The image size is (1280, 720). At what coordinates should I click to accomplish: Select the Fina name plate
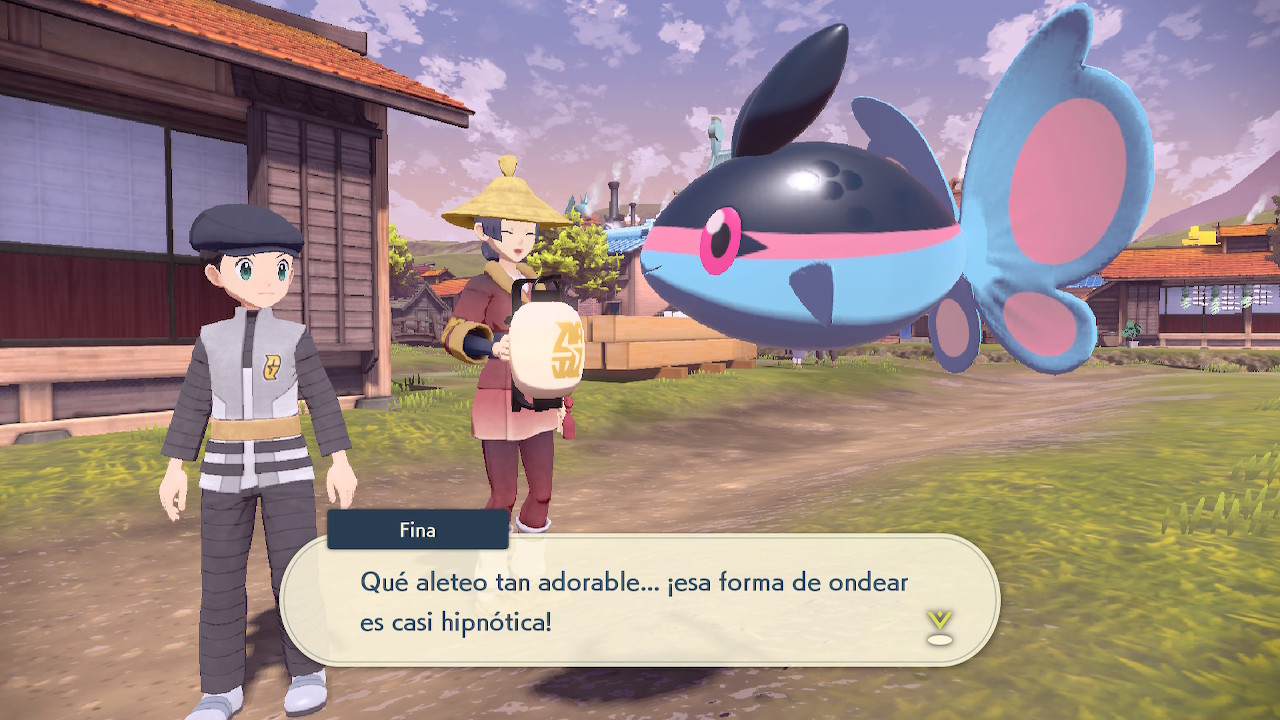tap(418, 530)
